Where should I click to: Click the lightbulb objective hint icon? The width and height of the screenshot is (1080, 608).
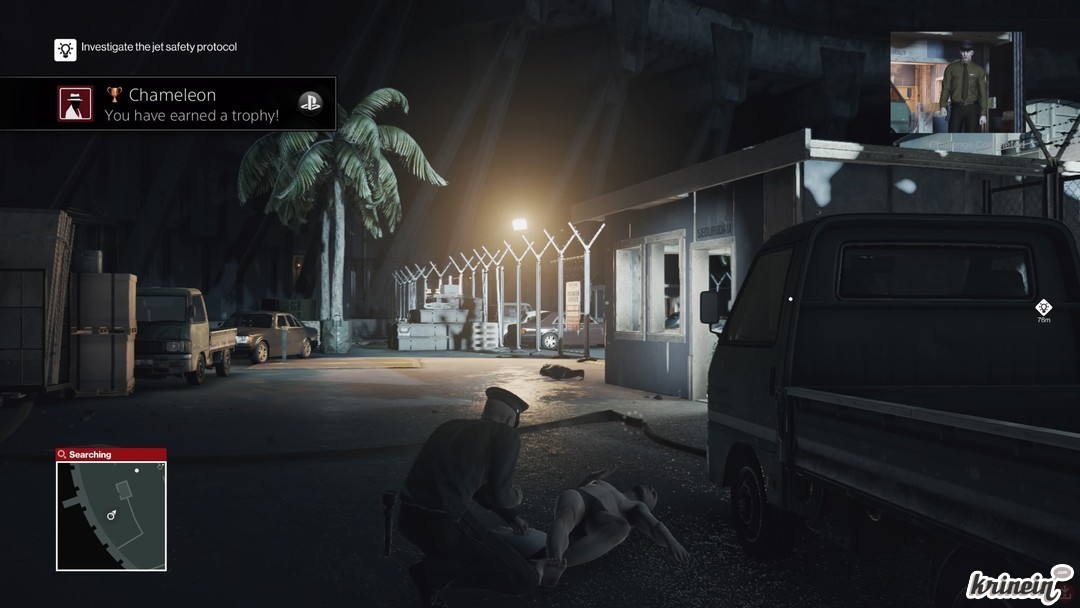point(65,49)
